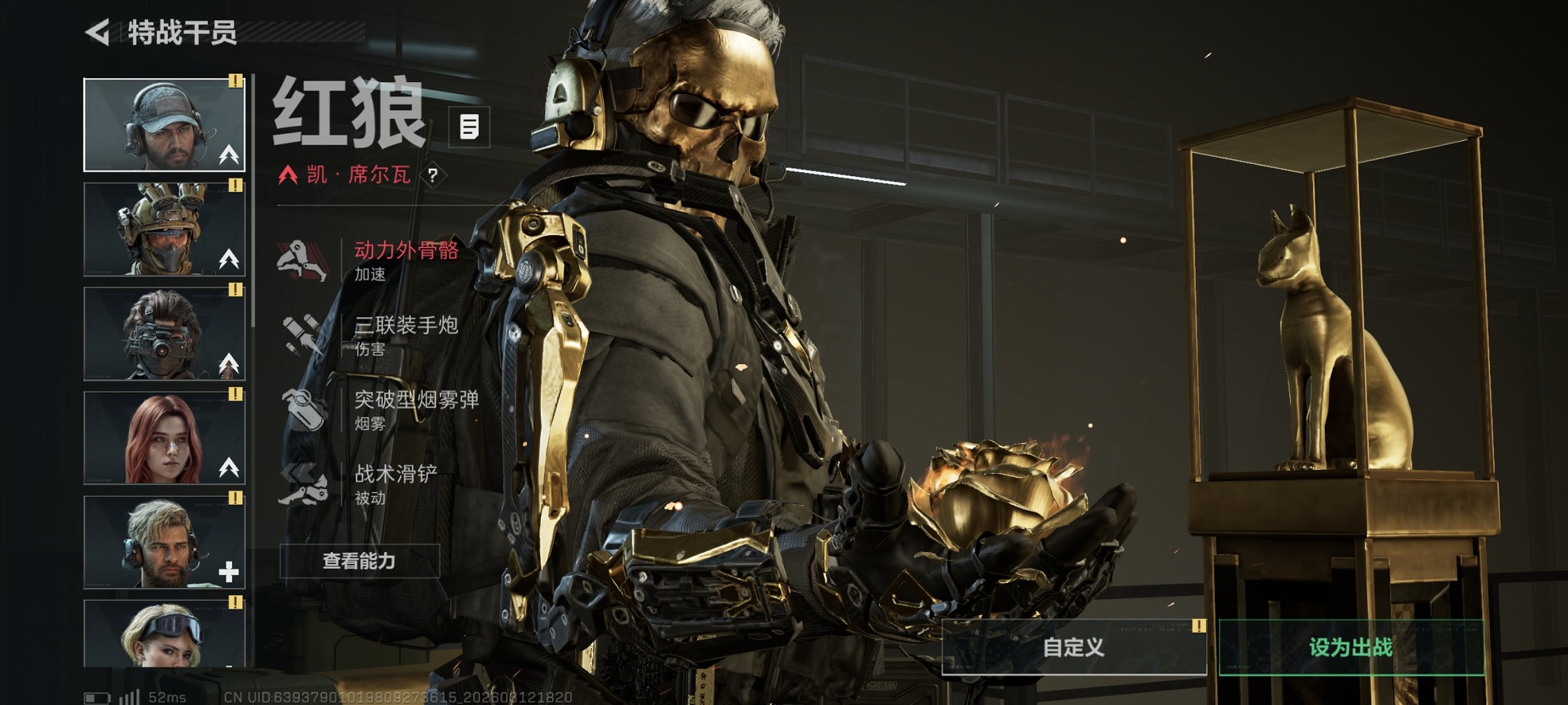Go back using the arrow beside 特战干员
The height and width of the screenshot is (705, 1568).
tap(98, 32)
